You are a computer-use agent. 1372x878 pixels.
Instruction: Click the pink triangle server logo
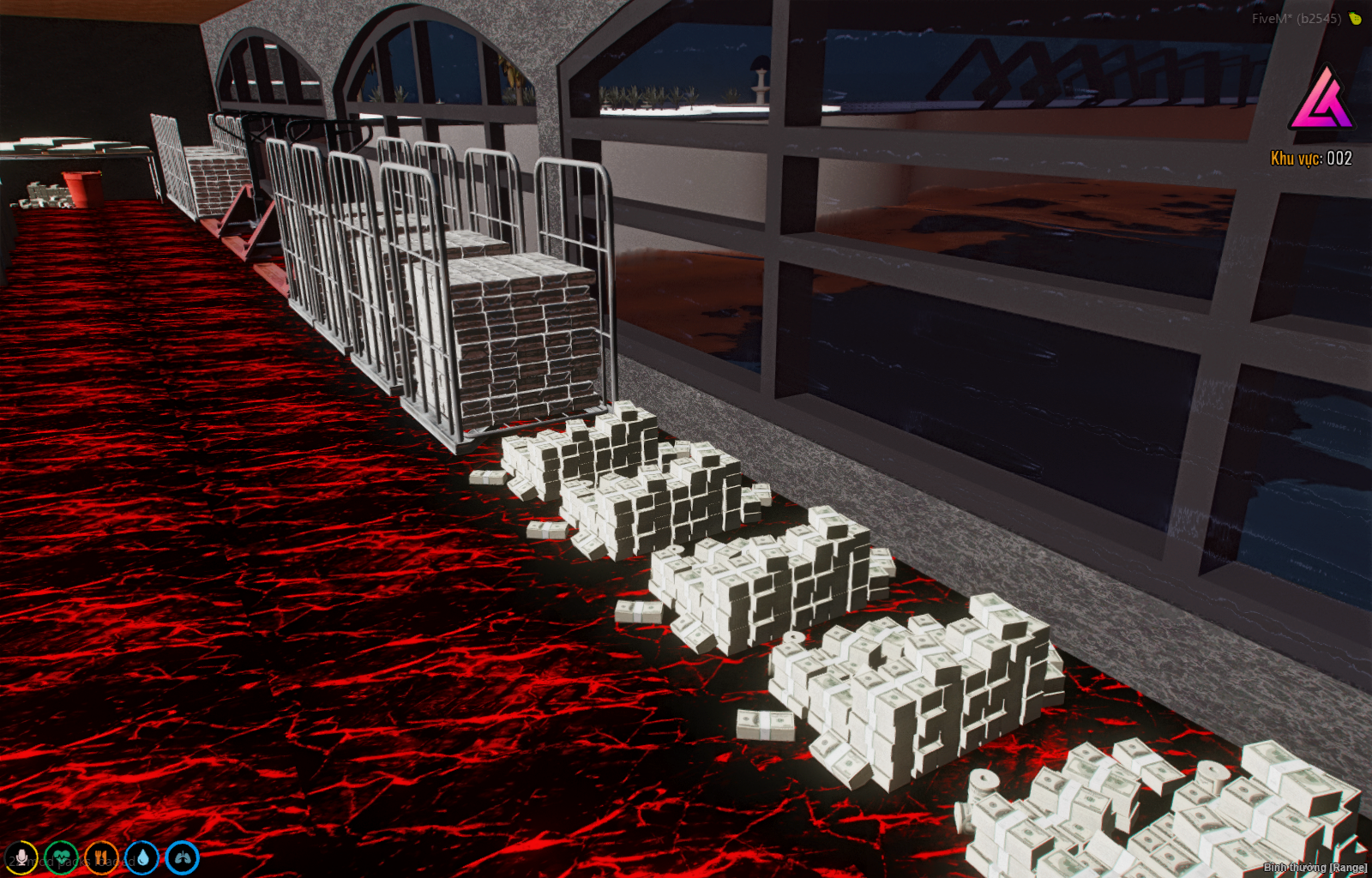1321,99
